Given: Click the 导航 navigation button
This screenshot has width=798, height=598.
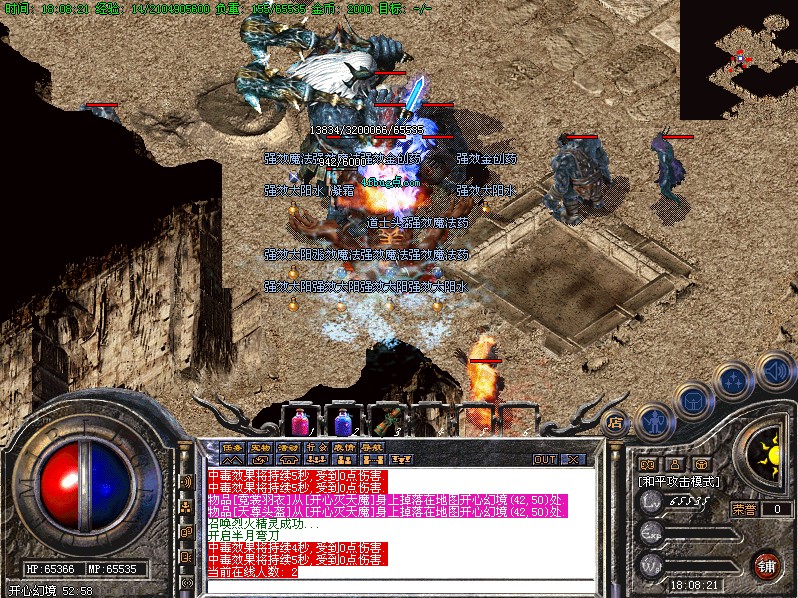Looking at the screenshot, I should pos(372,447).
